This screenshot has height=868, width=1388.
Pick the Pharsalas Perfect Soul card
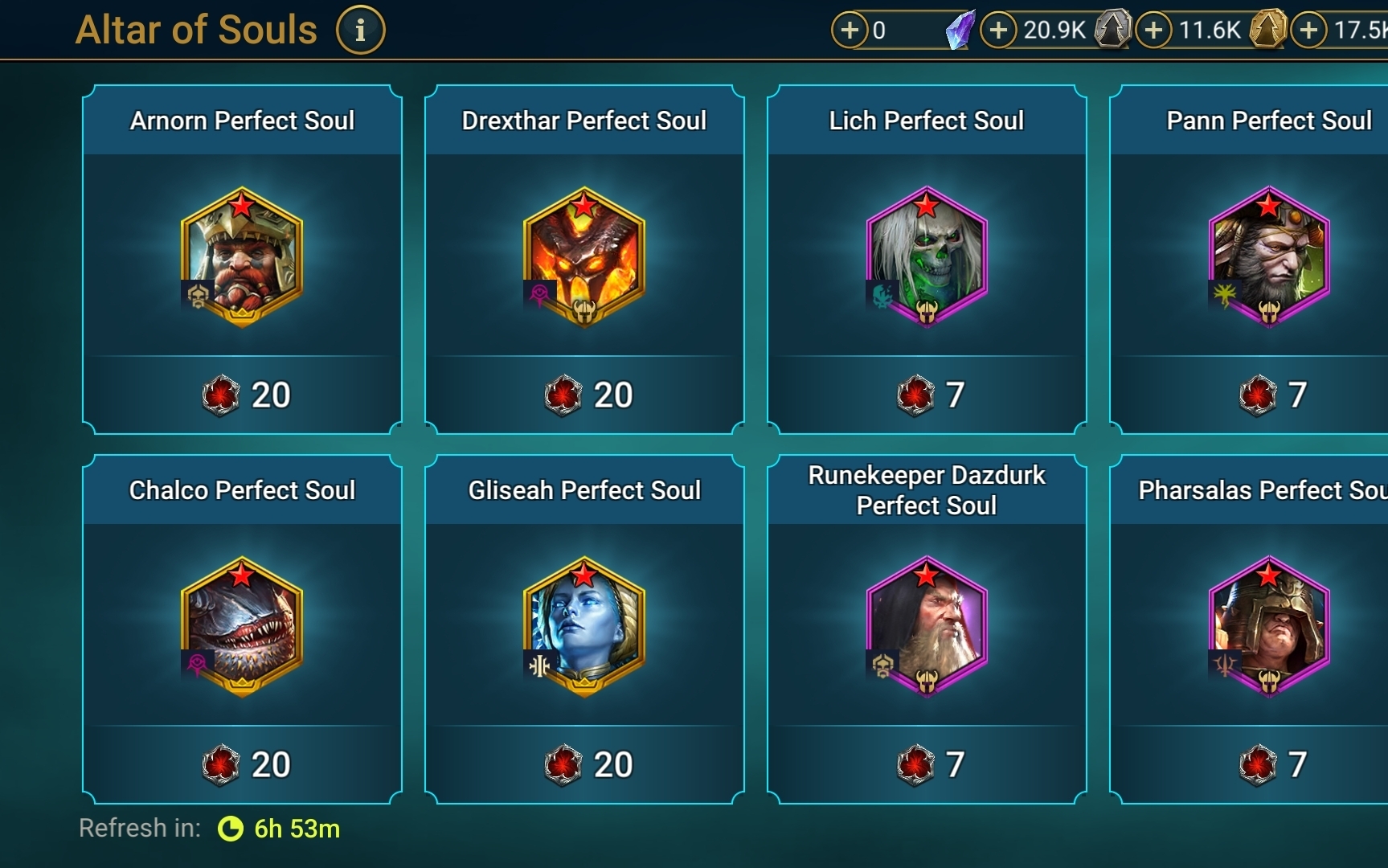pyautogui.click(x=1268, y=628)
